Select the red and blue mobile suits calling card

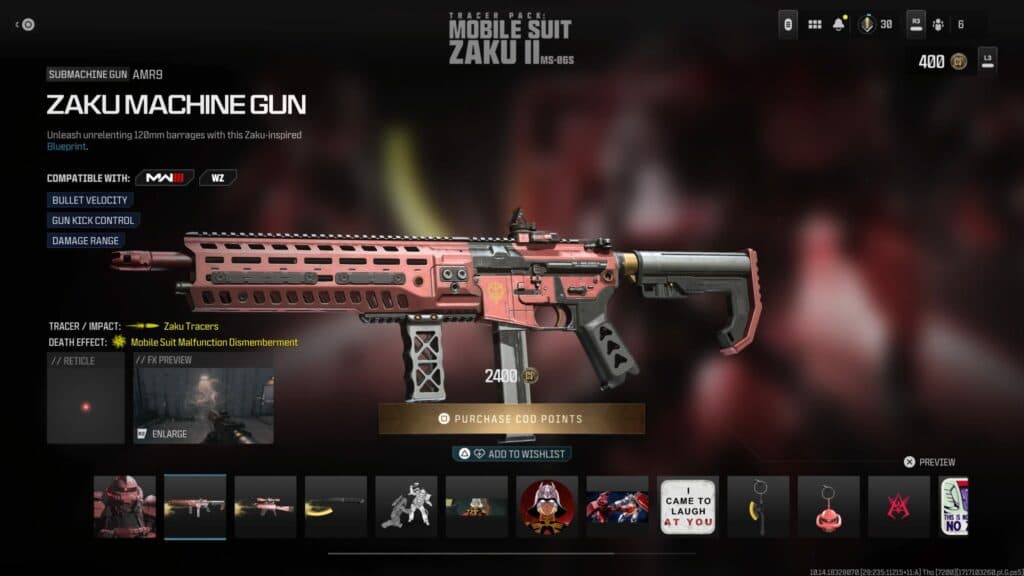pyautogui.click(x=617, y=506)
